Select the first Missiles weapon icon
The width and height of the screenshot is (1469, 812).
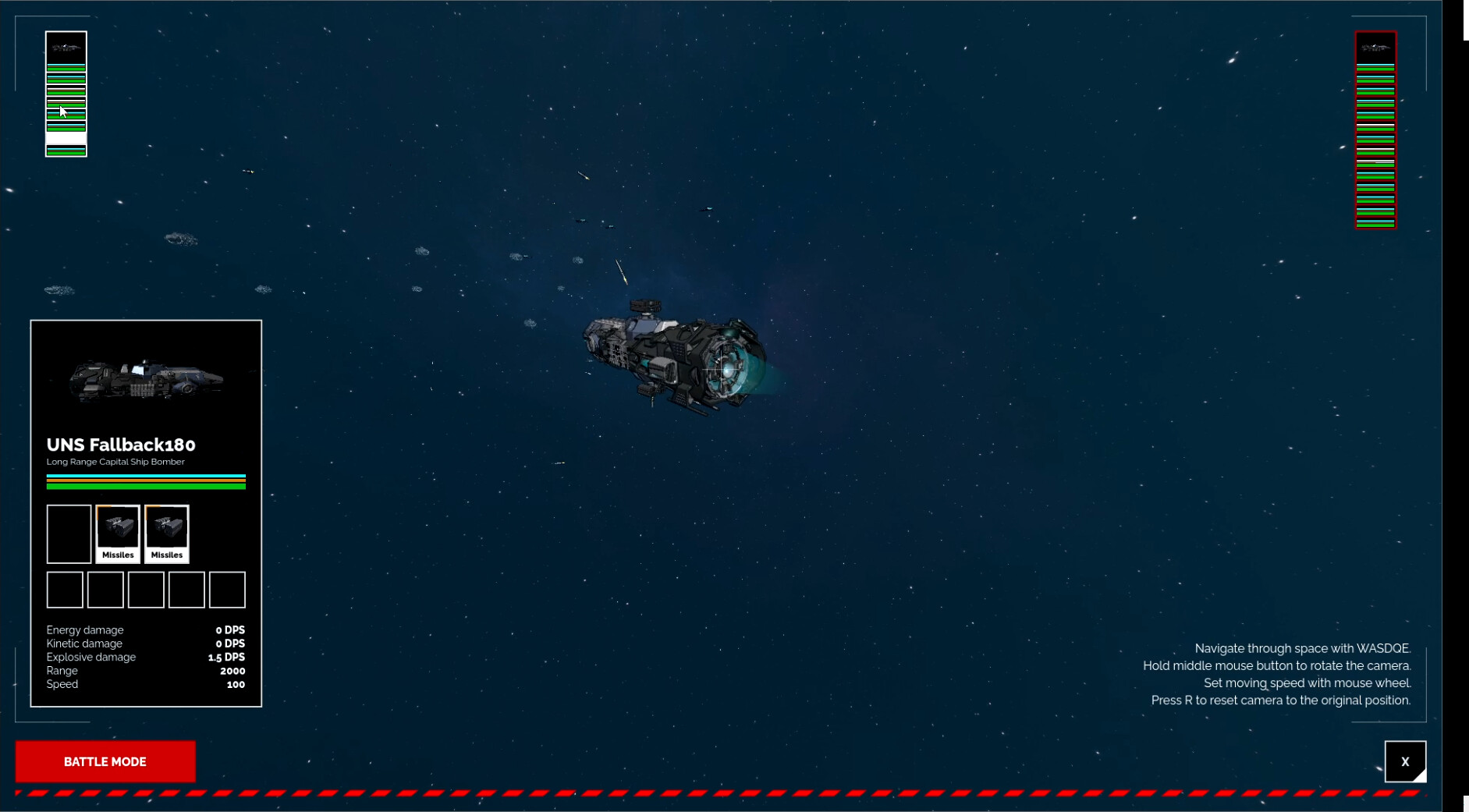(118, 533)
